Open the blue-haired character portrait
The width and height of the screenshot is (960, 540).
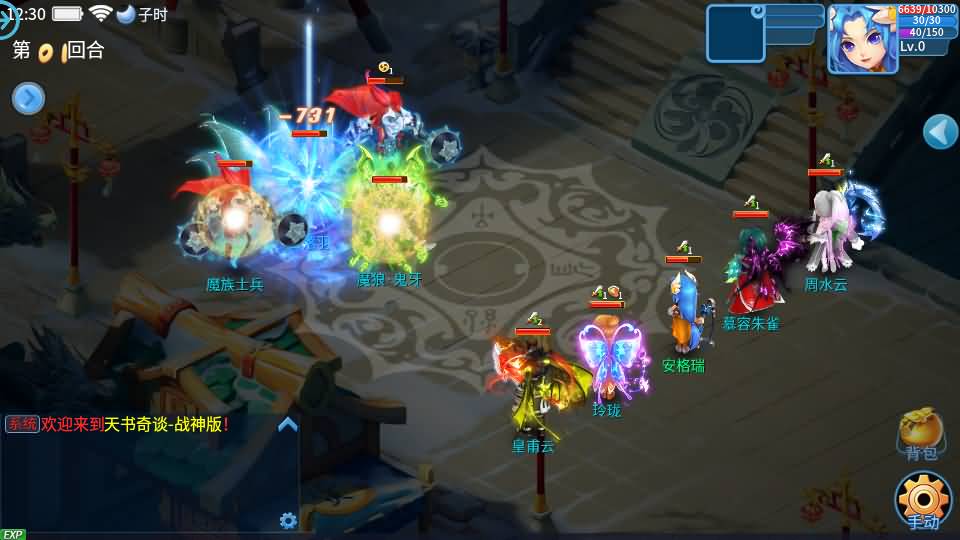tap(860, 39)
